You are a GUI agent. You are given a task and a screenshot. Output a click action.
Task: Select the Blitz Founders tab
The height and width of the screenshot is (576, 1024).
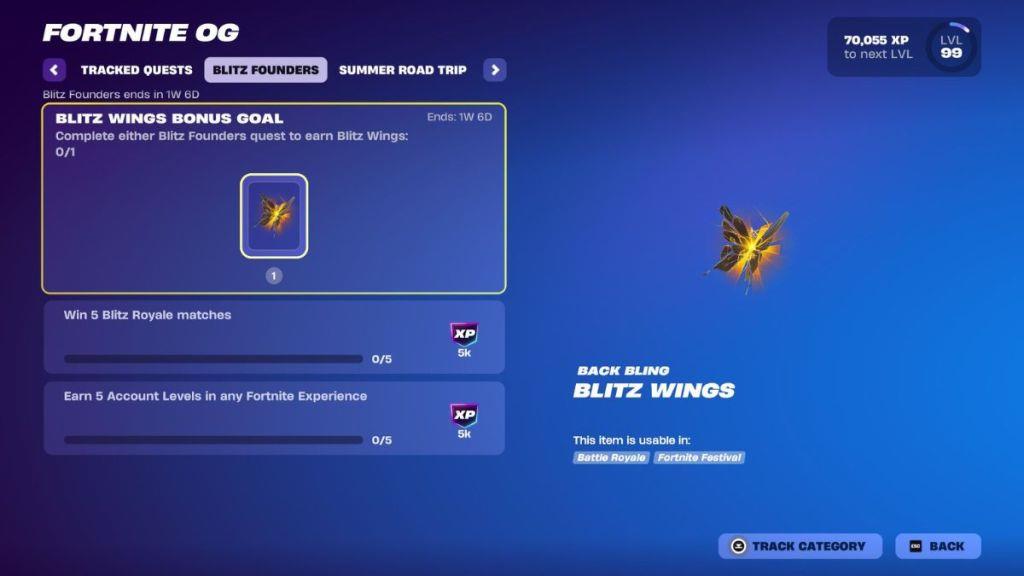click(x=265, y=70)
